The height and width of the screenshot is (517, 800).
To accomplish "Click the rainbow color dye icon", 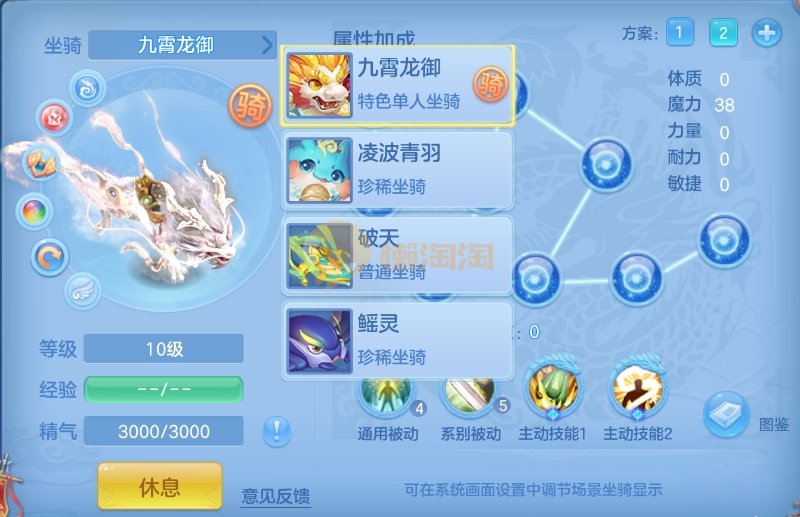I will click(35, 210).
